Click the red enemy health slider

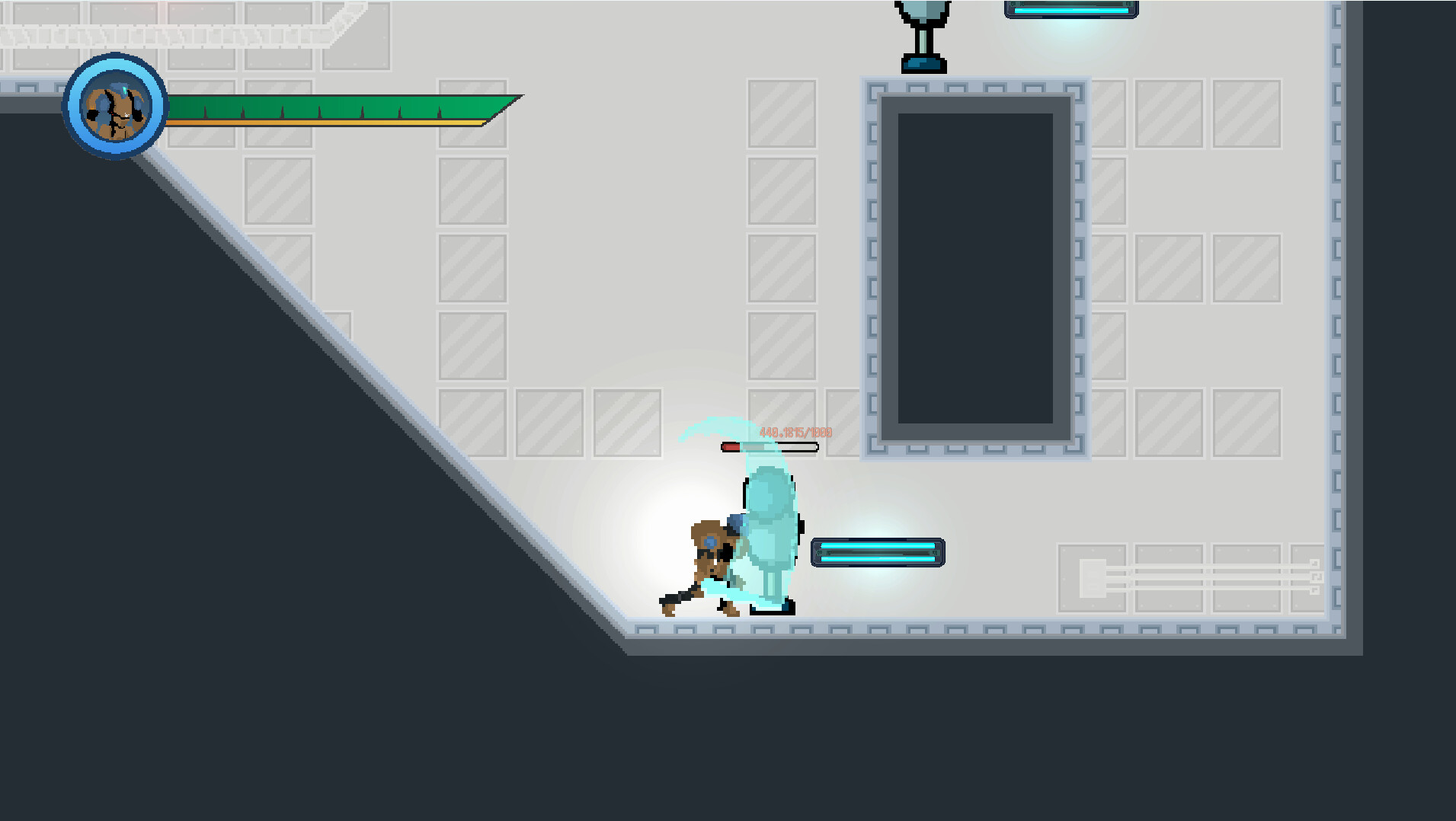tap(733, 447)
